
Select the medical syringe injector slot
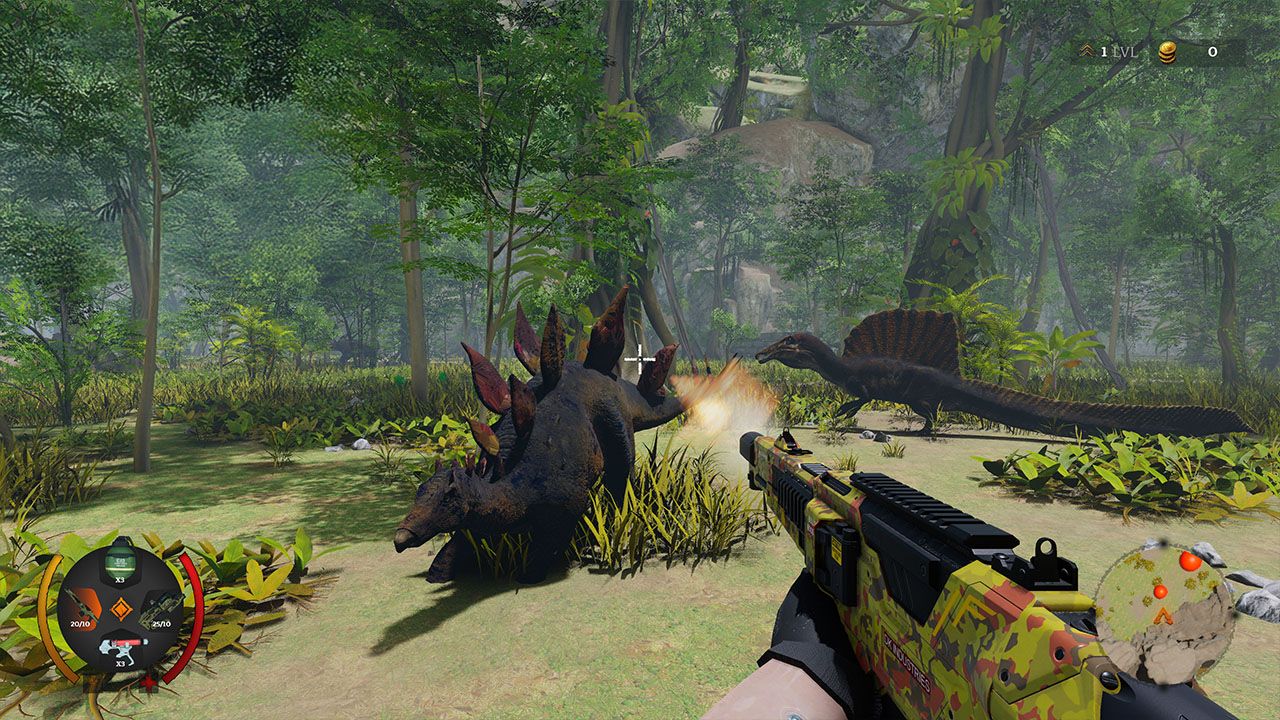coord(120,647)
